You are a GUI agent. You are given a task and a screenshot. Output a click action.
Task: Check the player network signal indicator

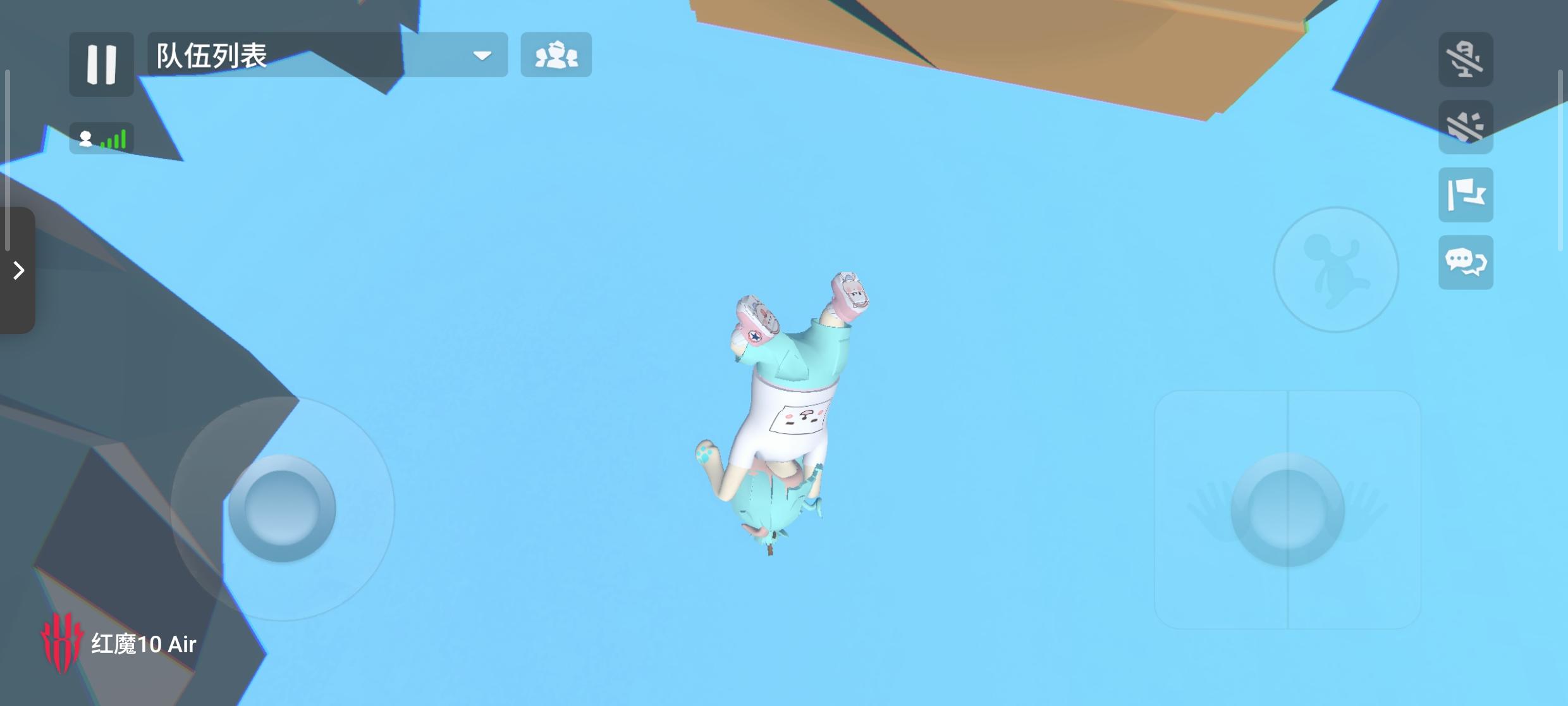(x=101, y=138)
